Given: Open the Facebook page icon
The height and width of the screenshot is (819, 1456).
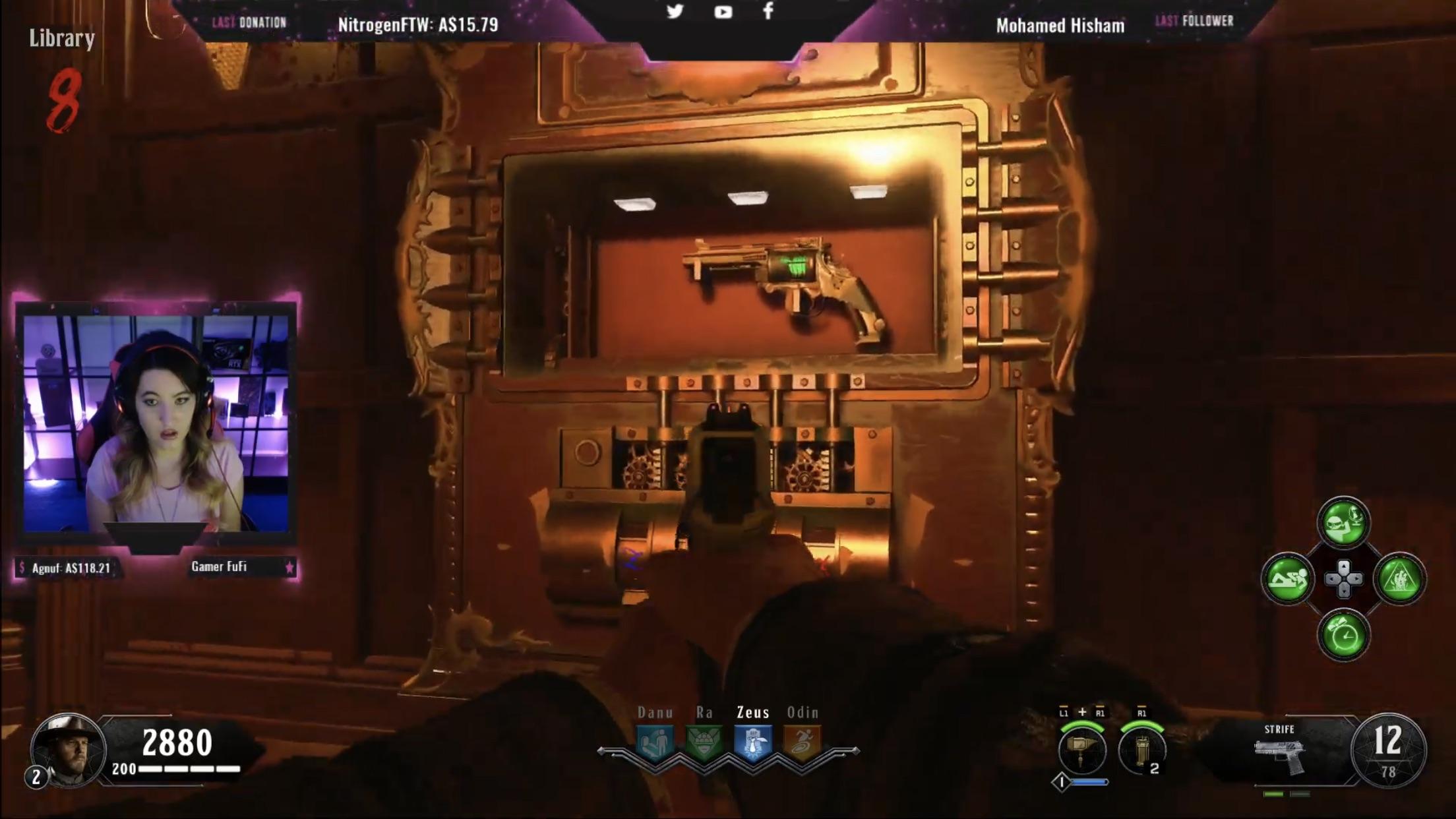Looking at the screenshot, I should (x=767, y=11).
